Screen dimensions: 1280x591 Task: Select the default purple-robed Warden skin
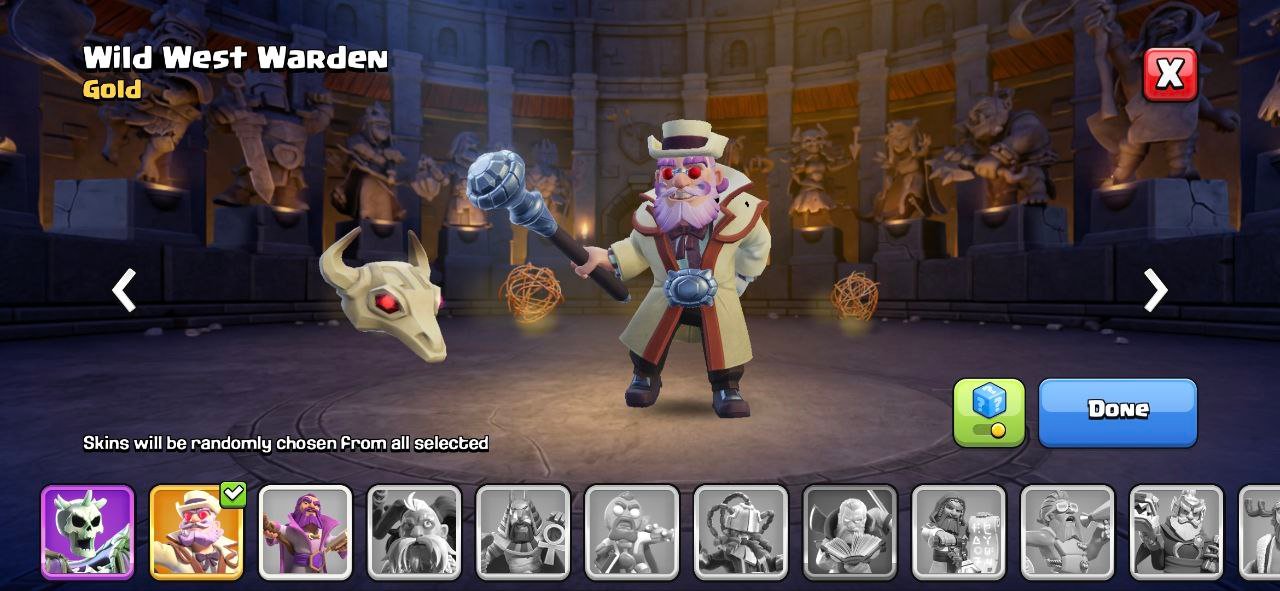tap(305, 532)
